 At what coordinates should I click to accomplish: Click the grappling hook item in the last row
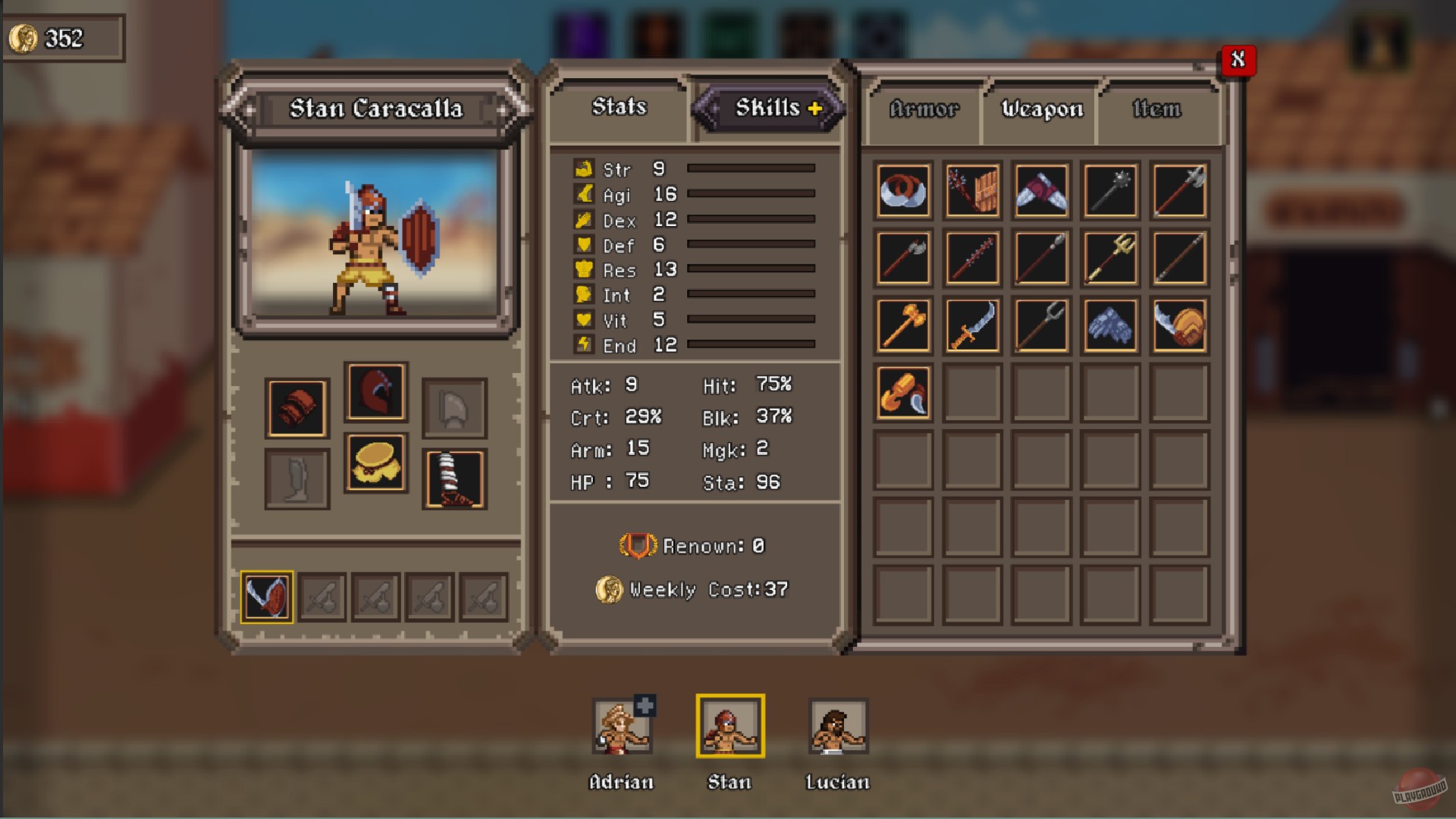(x=903, y=391)
